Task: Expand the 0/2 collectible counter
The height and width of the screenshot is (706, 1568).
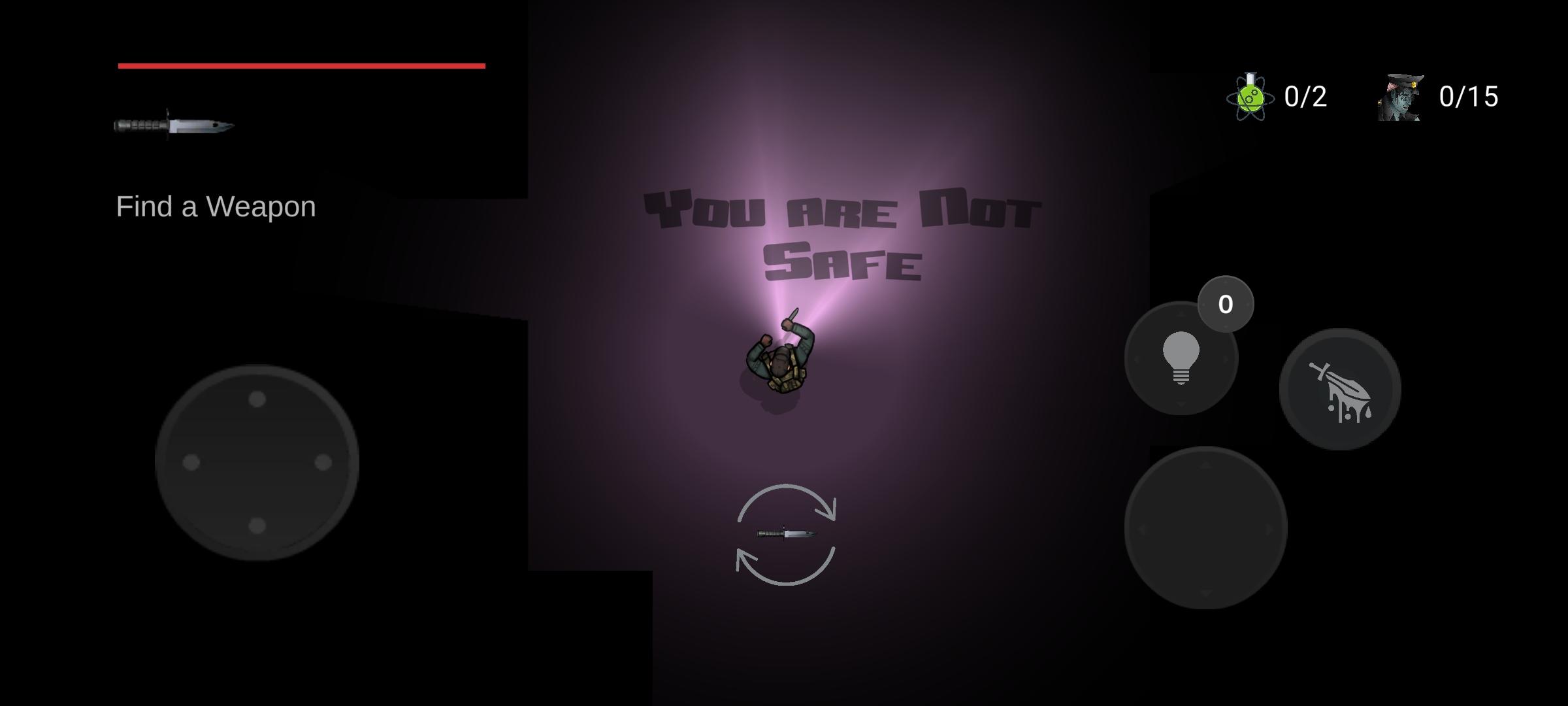Action: 1303,98
